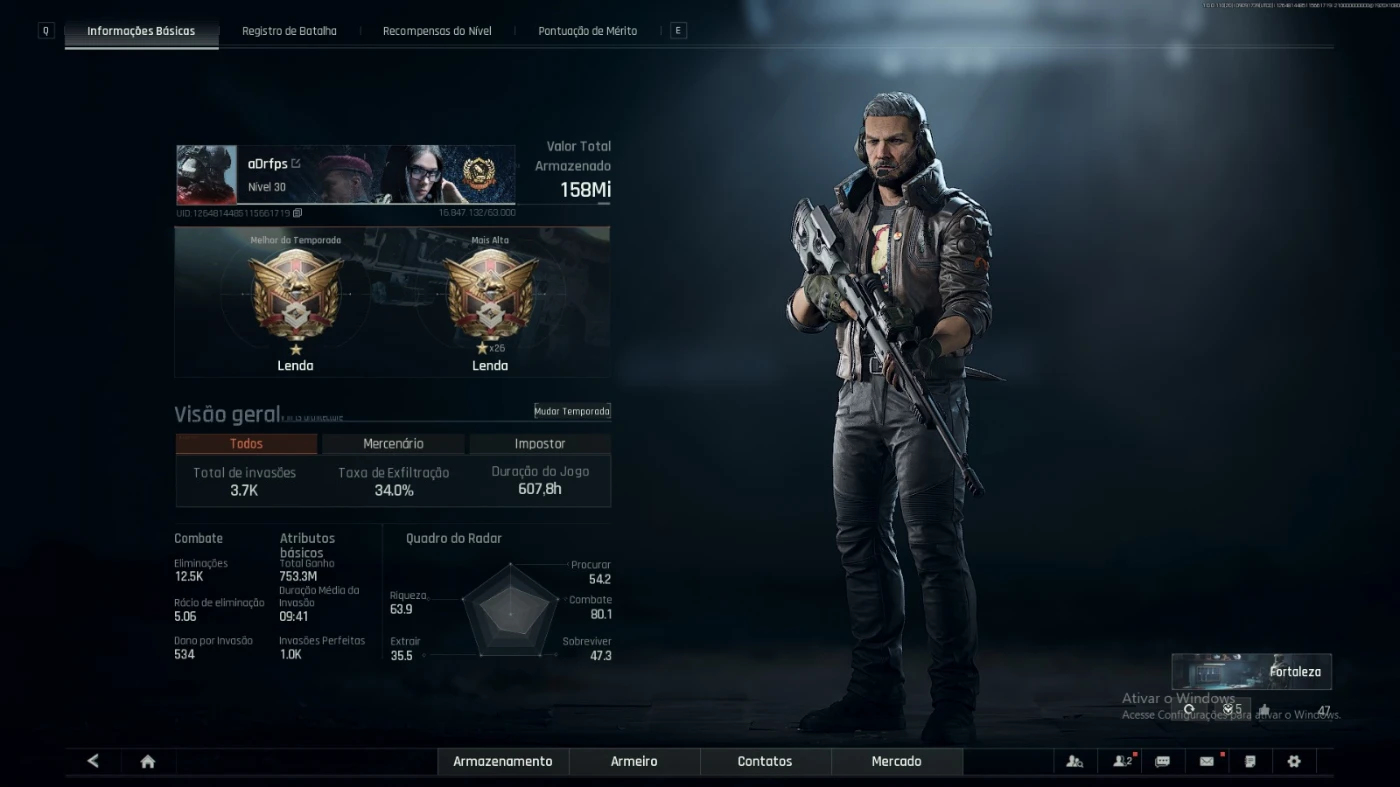Show Mercenário mode statistics
Image resolution: width=1400 pixels, height=787 pixels.
point(393,444)
